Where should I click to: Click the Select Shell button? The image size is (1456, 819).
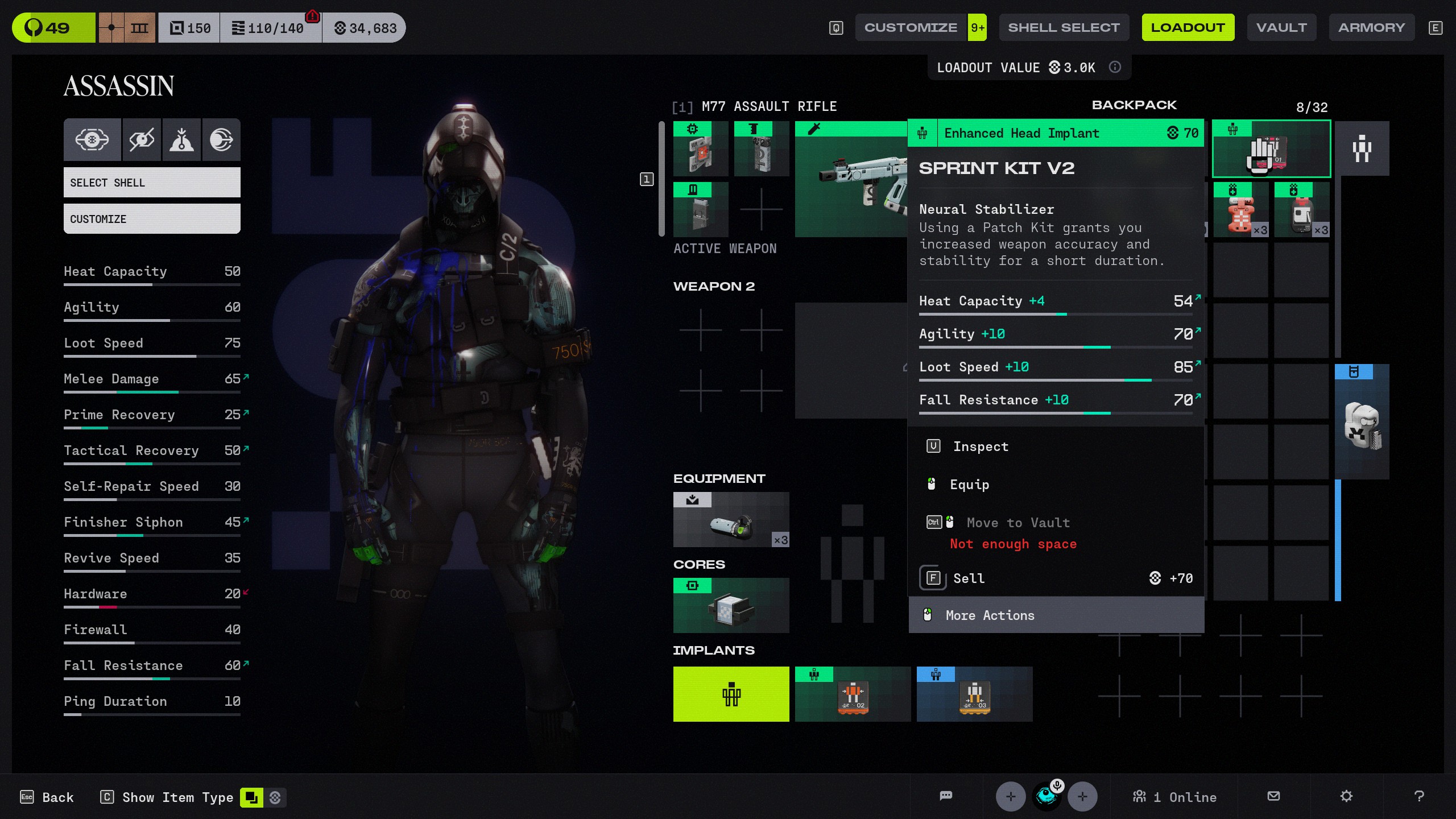[x=152, y=183]
